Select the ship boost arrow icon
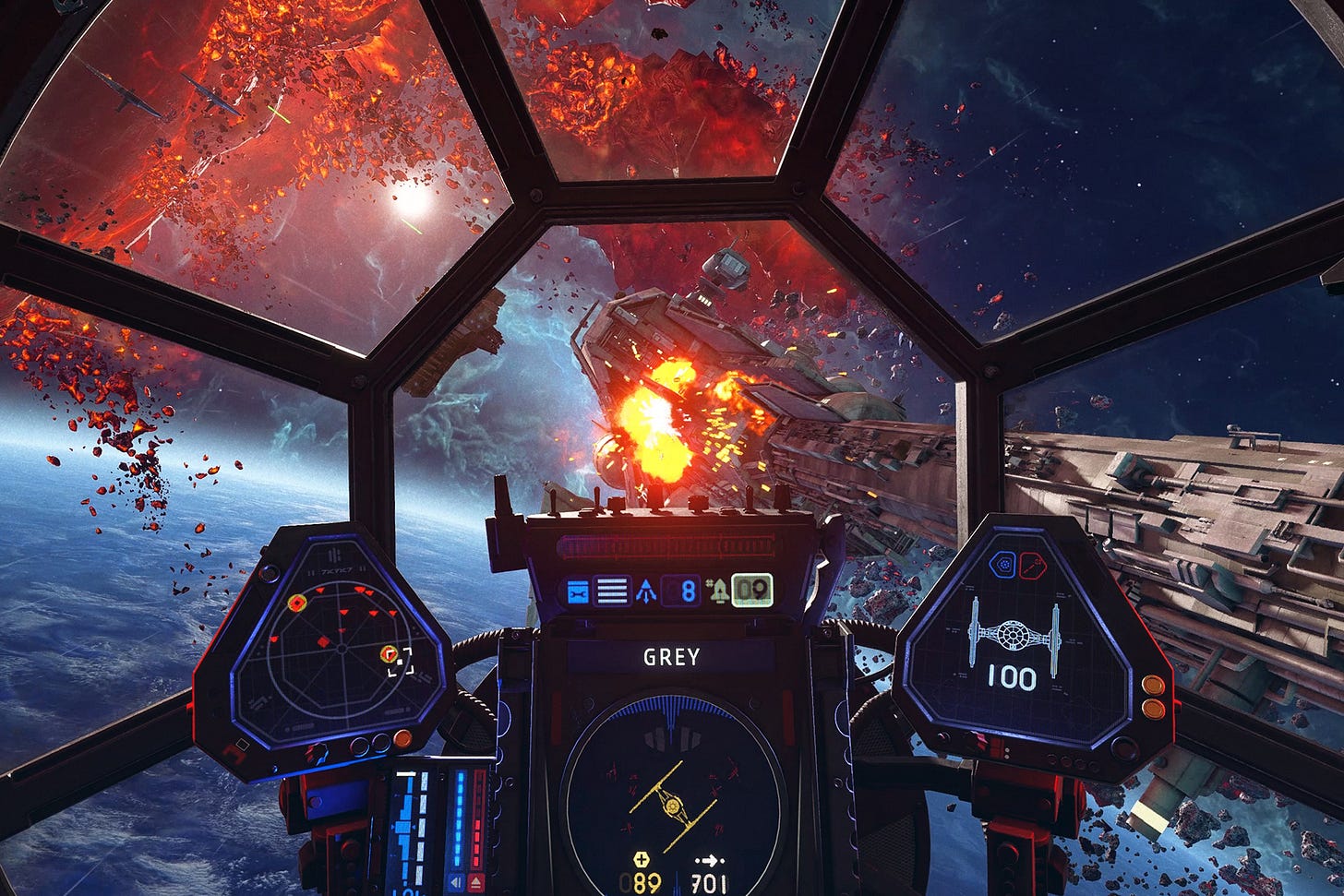Screen dimensions: 1344x896 click(x=645, y=590)
